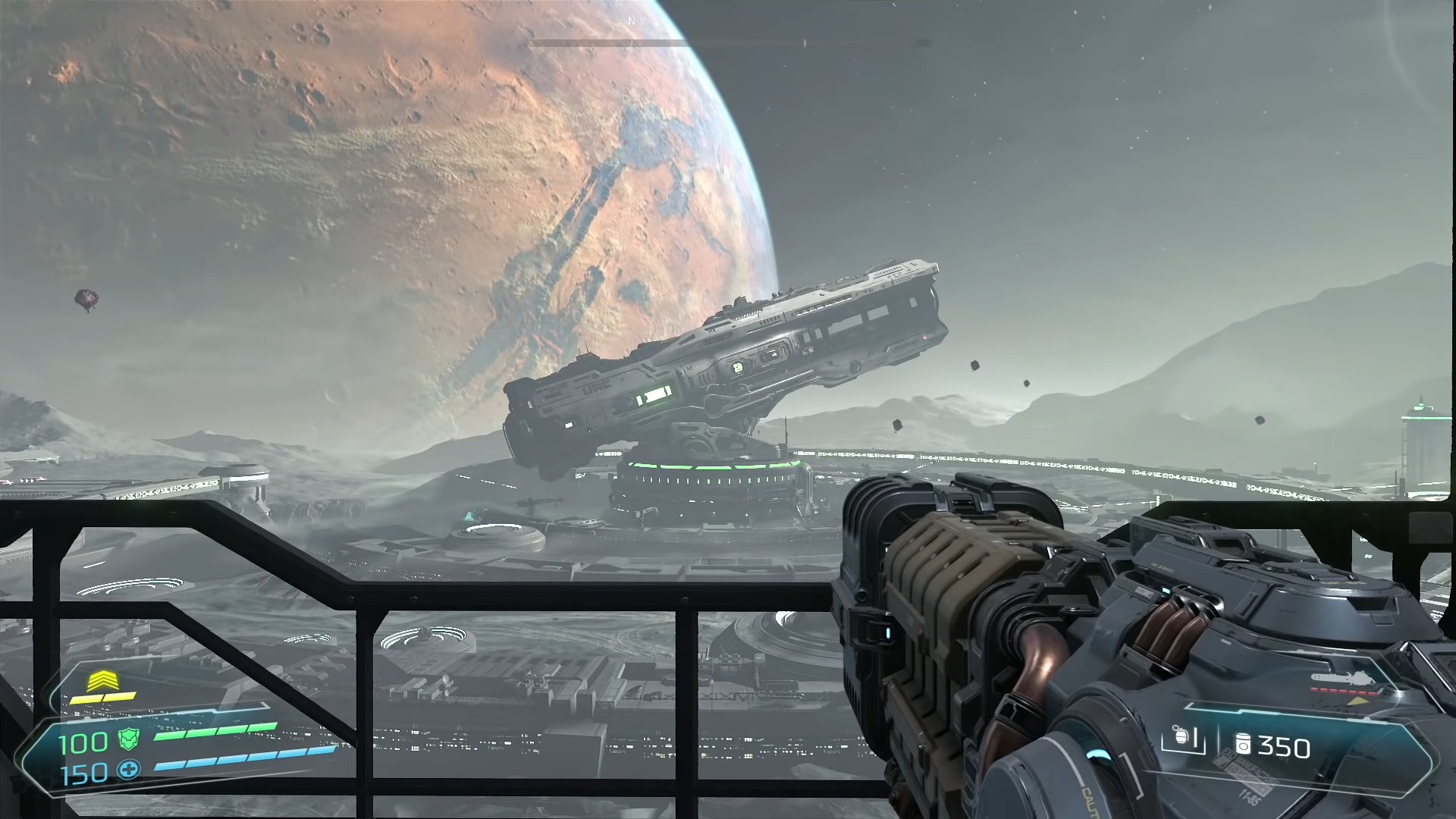
Task: Click the yellow chevron rank icon
Action: pos(101,682)
